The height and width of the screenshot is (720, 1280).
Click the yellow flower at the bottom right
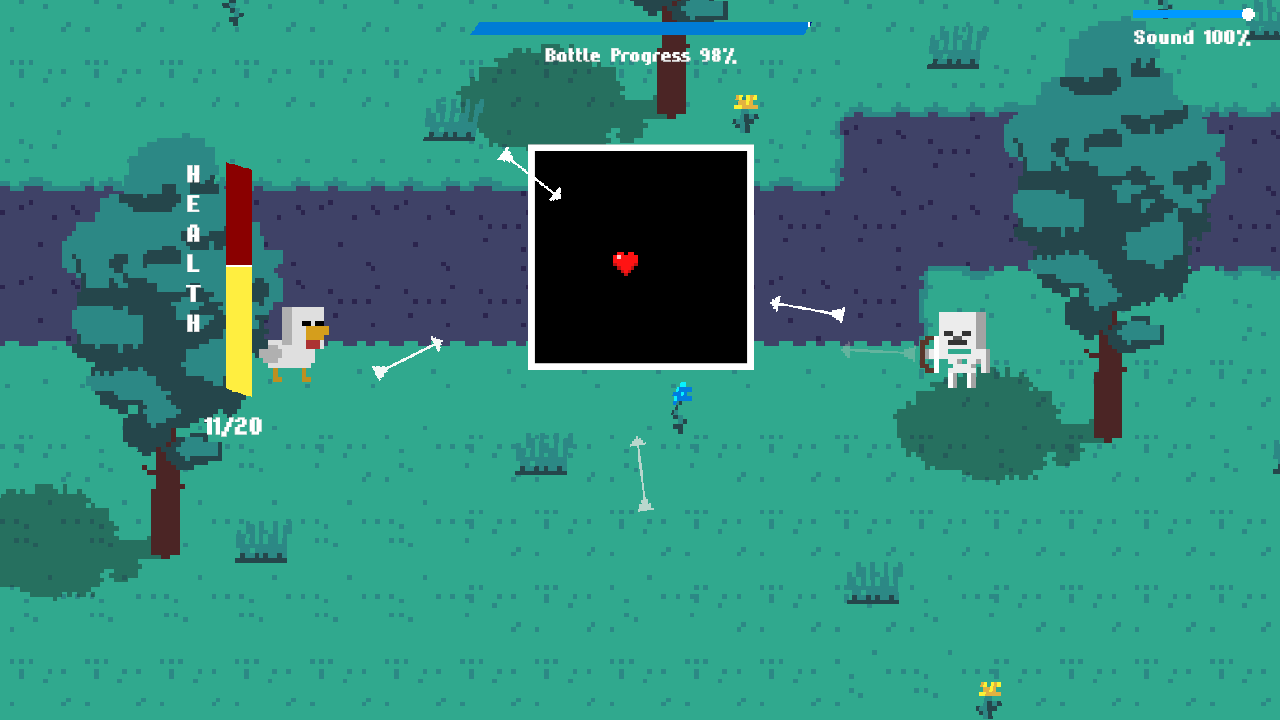(x=990, y=690)
